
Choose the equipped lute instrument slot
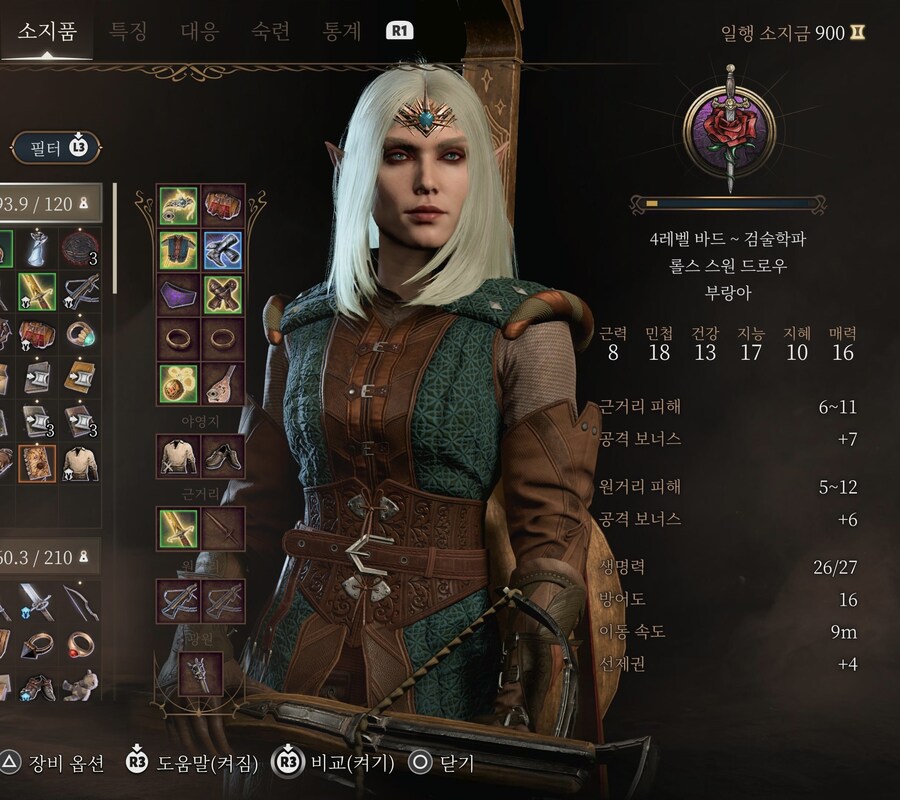[x=223, y=383]
